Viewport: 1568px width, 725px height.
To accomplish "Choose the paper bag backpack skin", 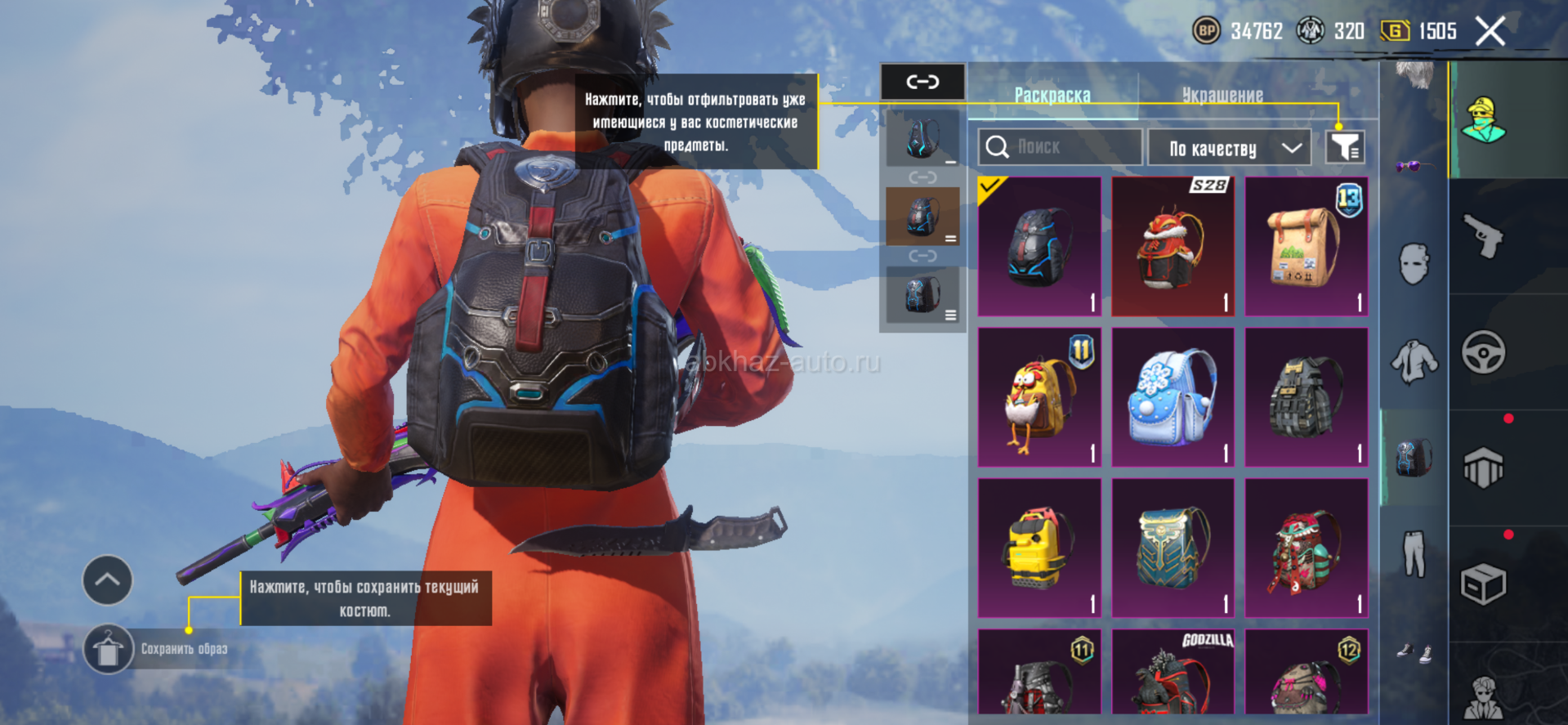I will 1306,246.
